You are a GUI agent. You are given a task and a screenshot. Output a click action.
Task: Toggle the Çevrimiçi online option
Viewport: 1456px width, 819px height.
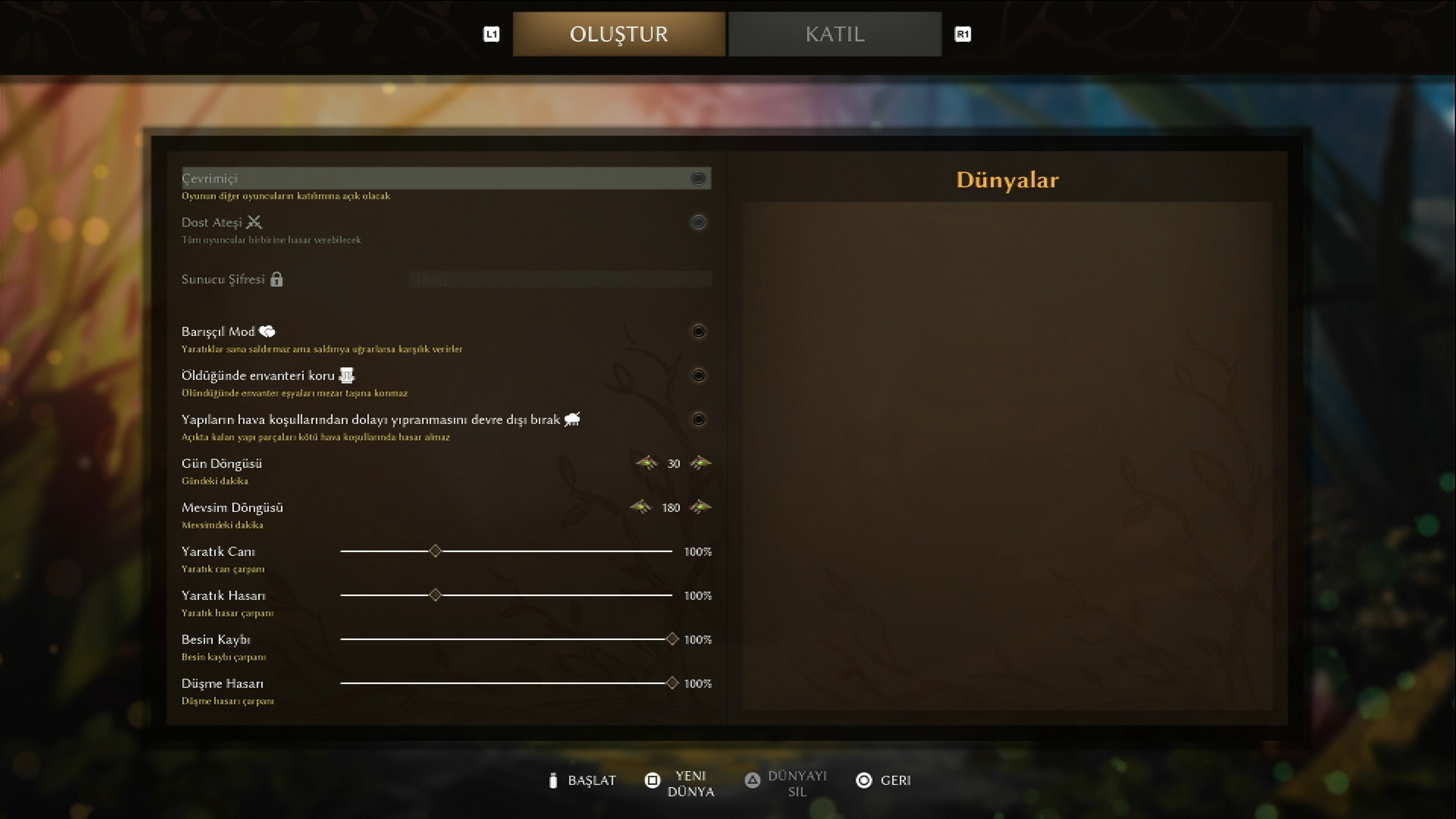coord(698,178)
